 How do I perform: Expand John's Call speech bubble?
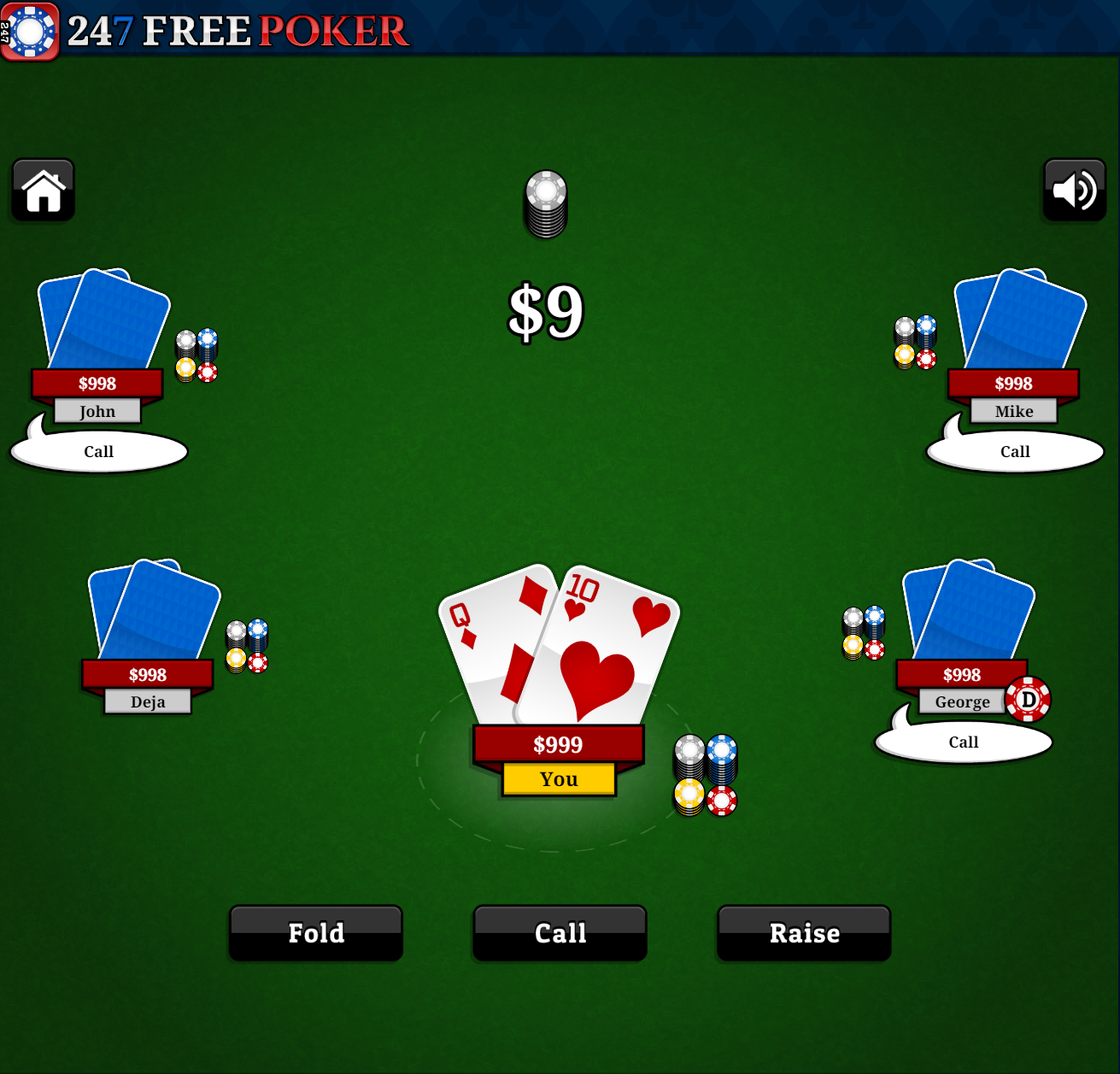(x=97, y=450)
